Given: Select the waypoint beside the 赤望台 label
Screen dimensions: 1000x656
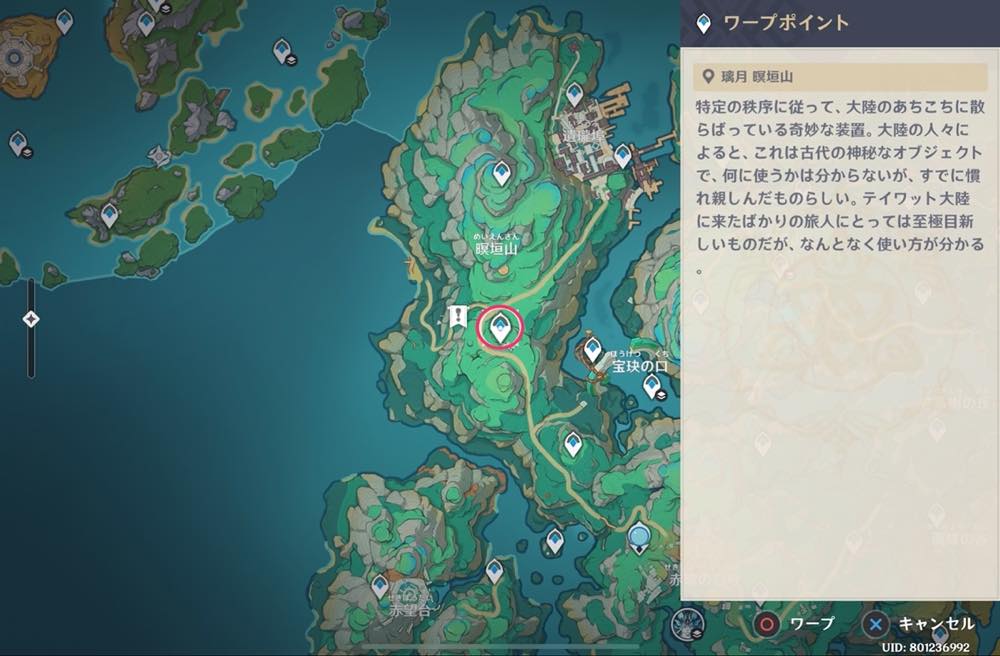Looking at the screenshot, I should (x=380, y=585).
